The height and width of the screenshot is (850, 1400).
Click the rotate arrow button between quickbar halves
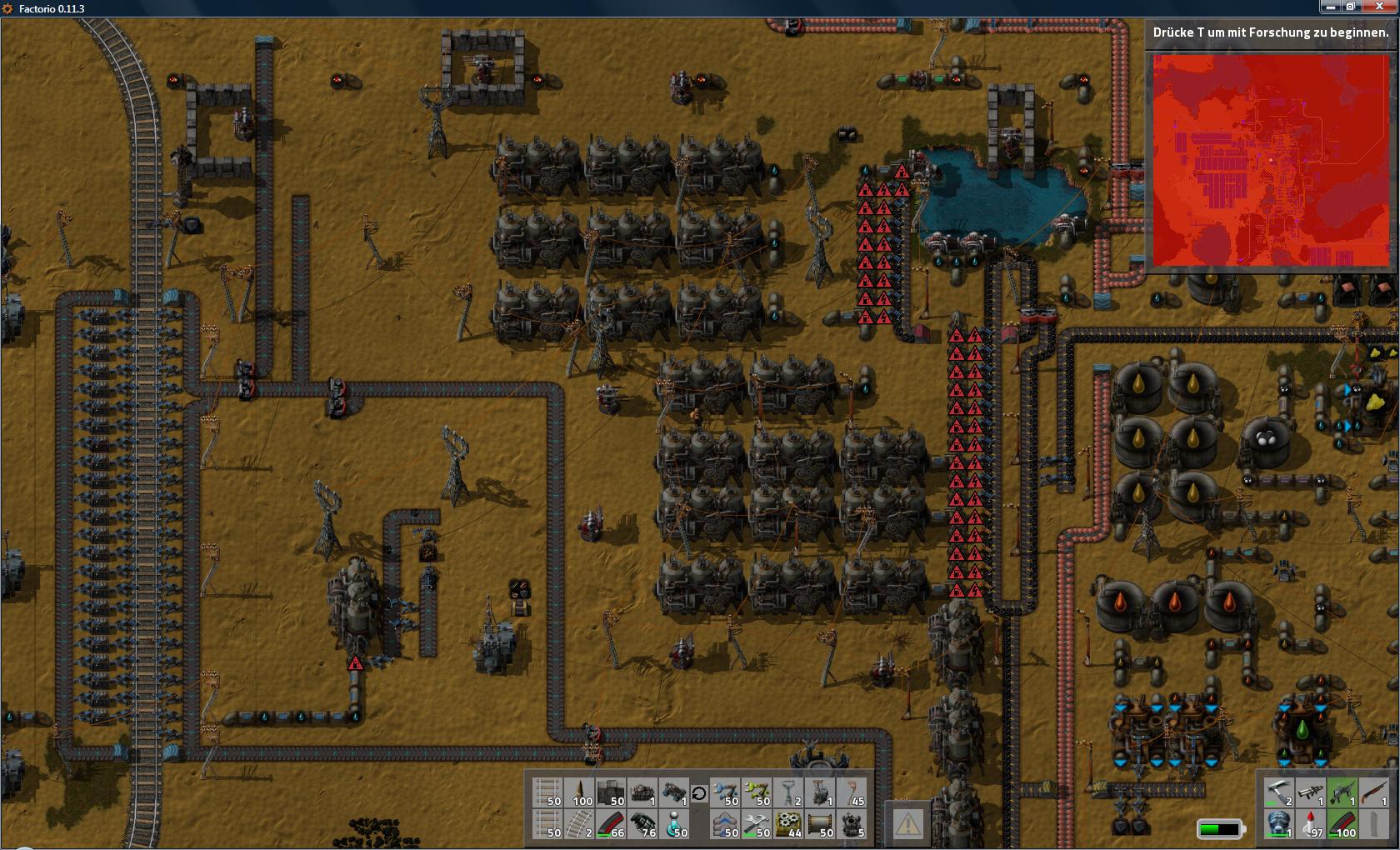click(x=699, y=793)
